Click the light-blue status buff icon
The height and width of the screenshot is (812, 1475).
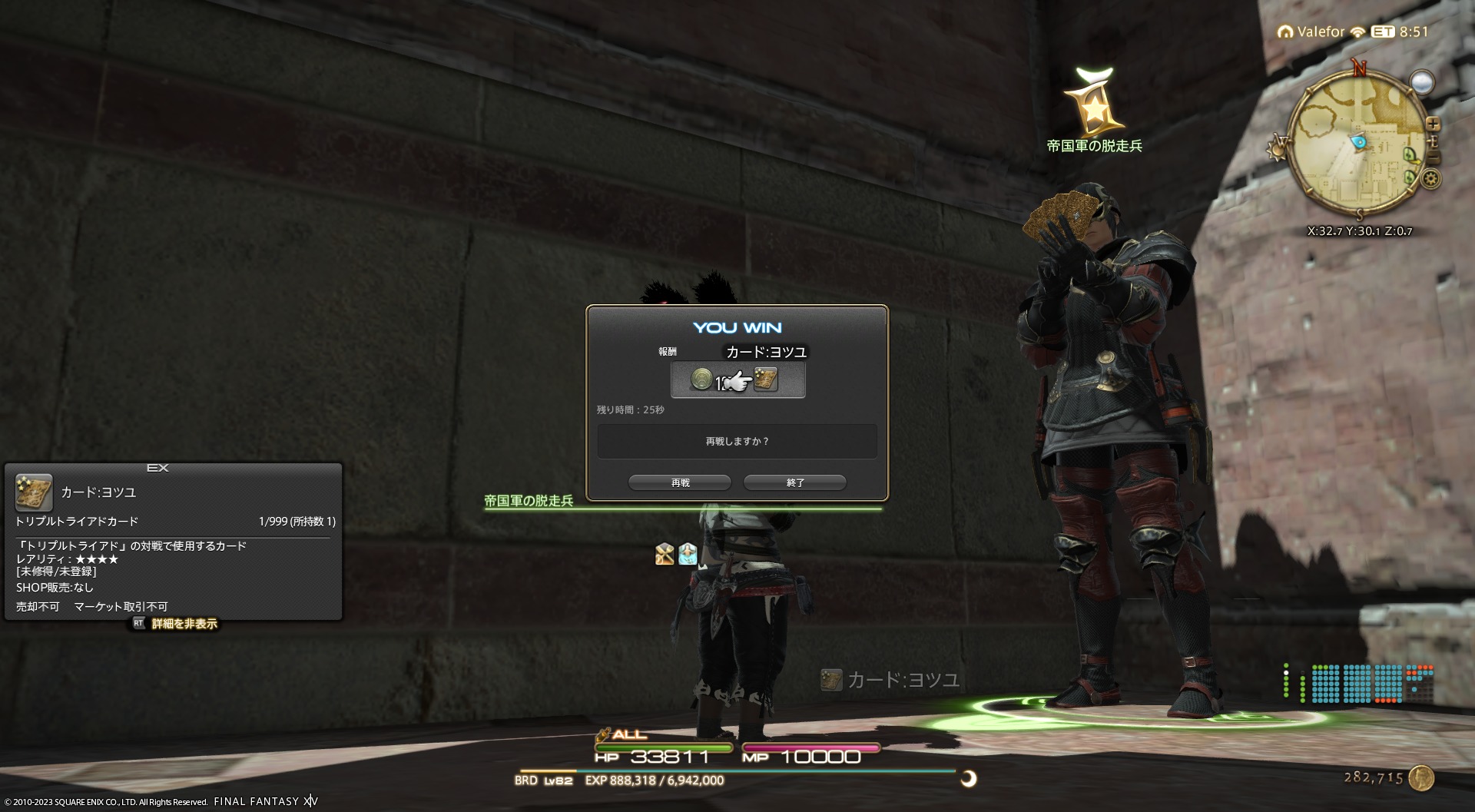tap(688, 554)
